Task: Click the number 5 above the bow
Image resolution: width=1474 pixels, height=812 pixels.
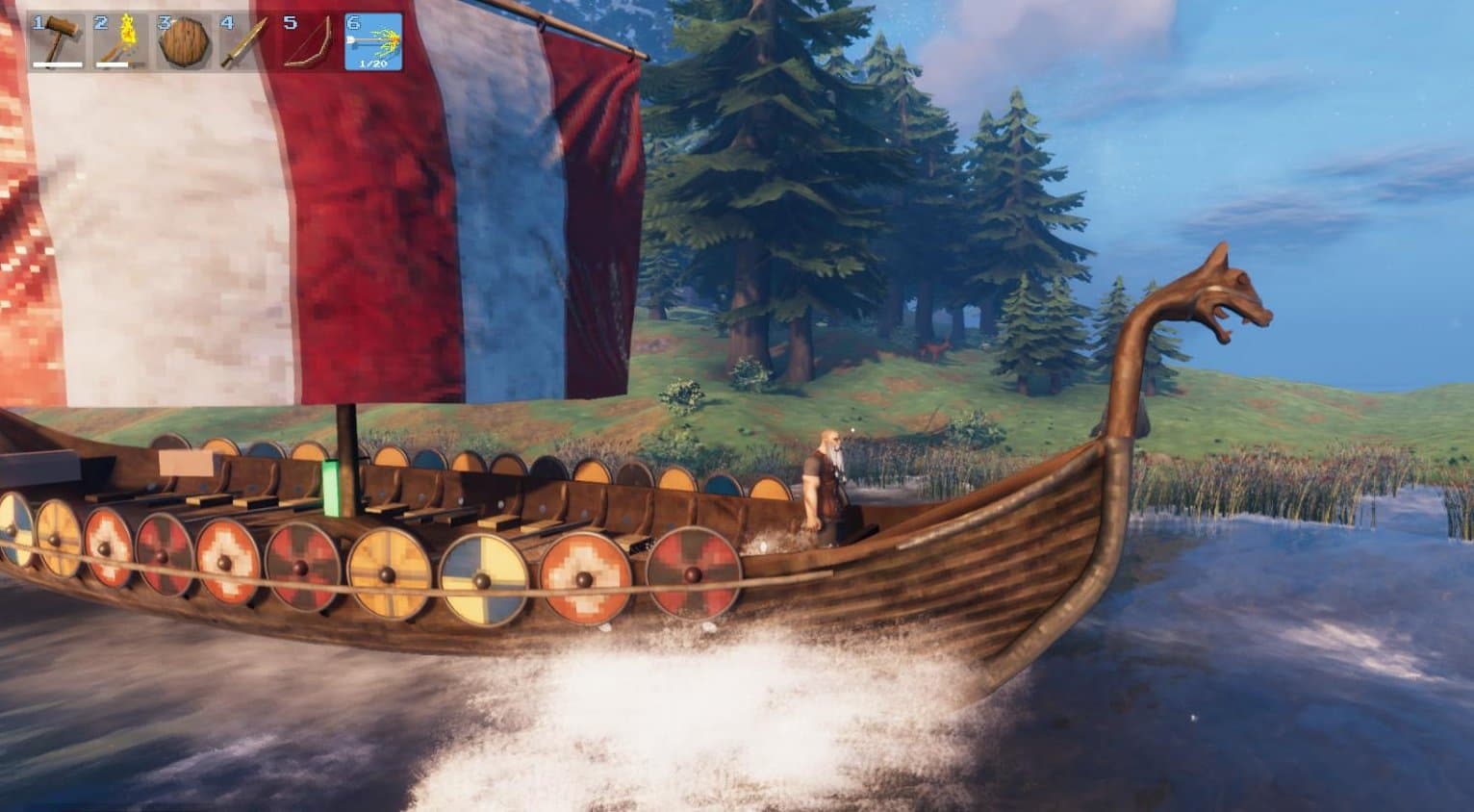Action: (292, 23)
